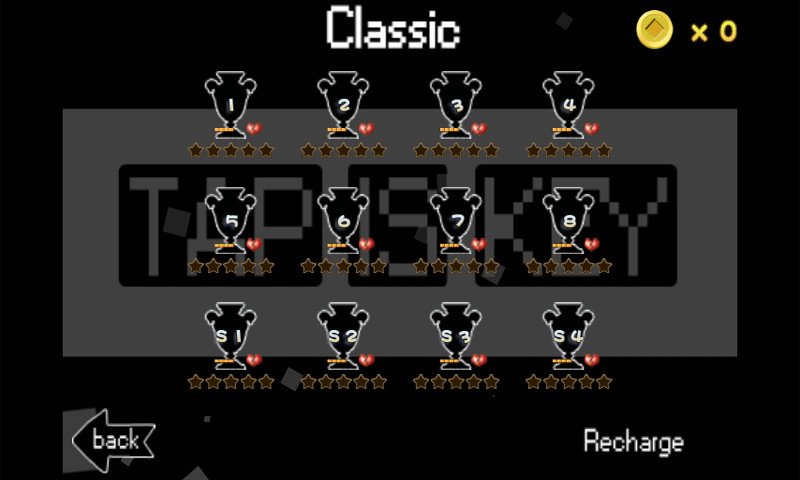Select level 1 trophy
800x480 pixels.
(x=231, y=104)
